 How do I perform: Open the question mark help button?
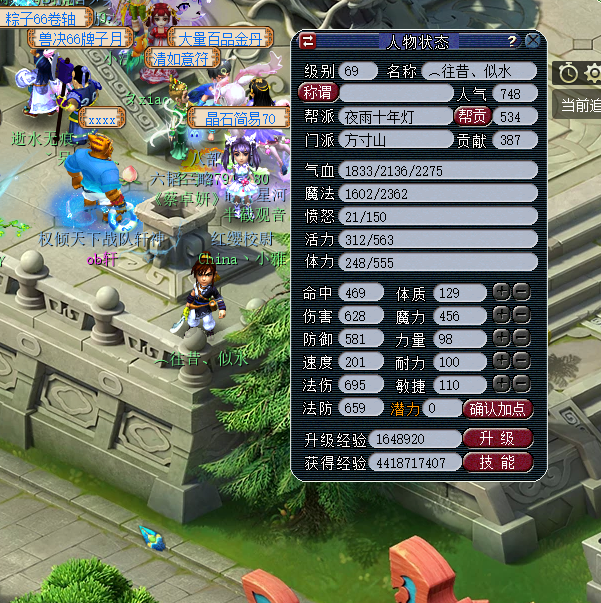tap(512, 41)
